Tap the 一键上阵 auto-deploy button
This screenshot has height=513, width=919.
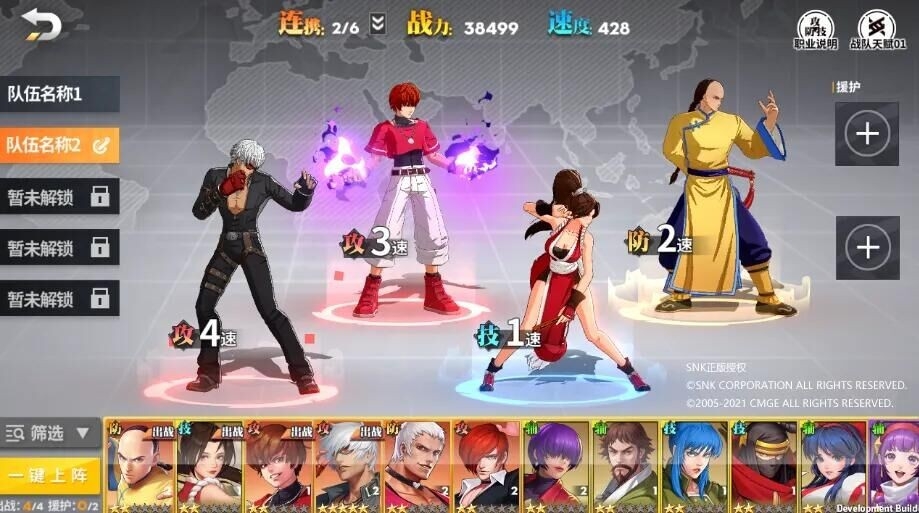tap(50, 474)
